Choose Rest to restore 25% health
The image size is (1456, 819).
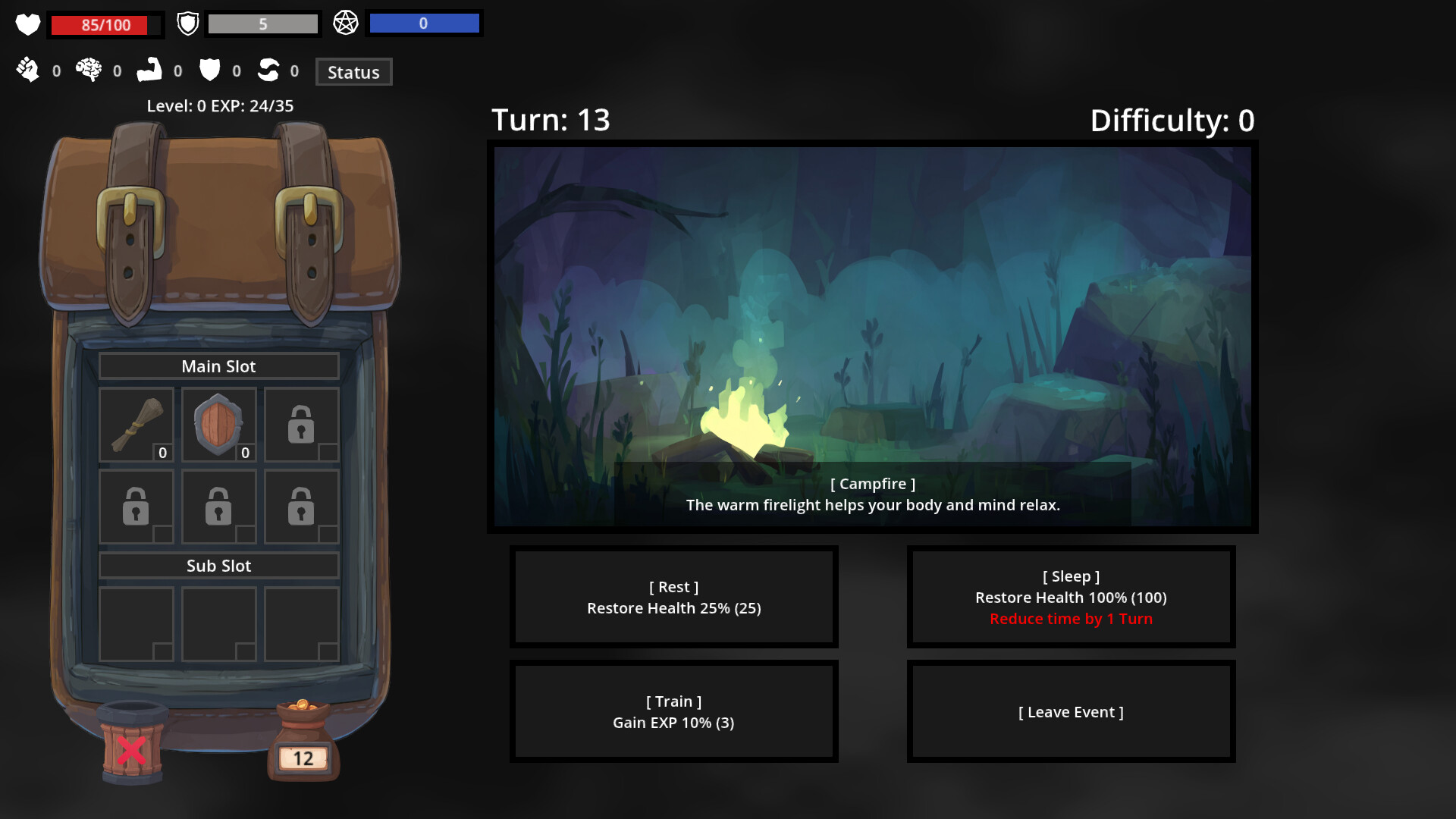(673, 597)
